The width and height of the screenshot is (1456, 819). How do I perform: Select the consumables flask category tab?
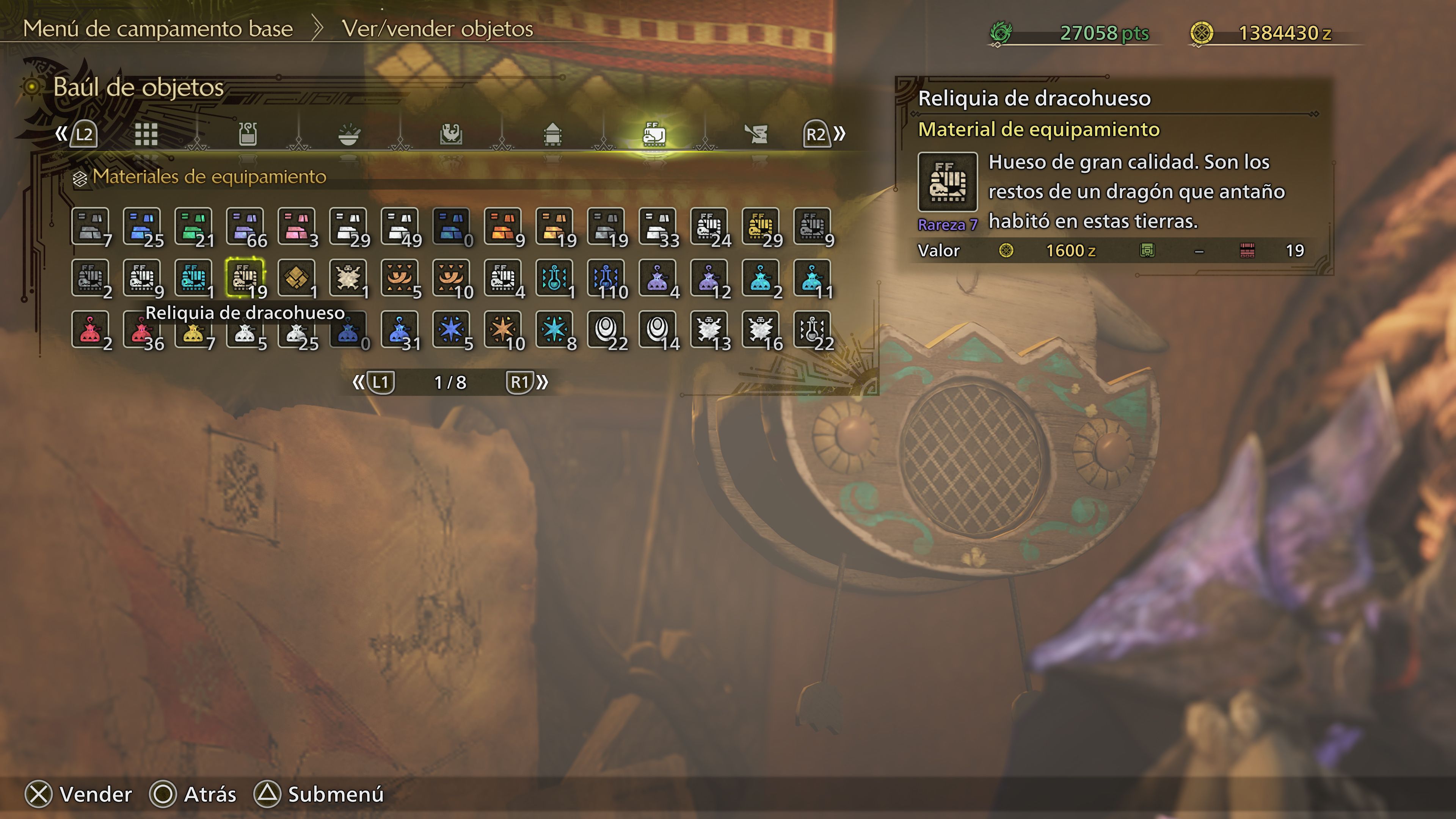(247, 134)
